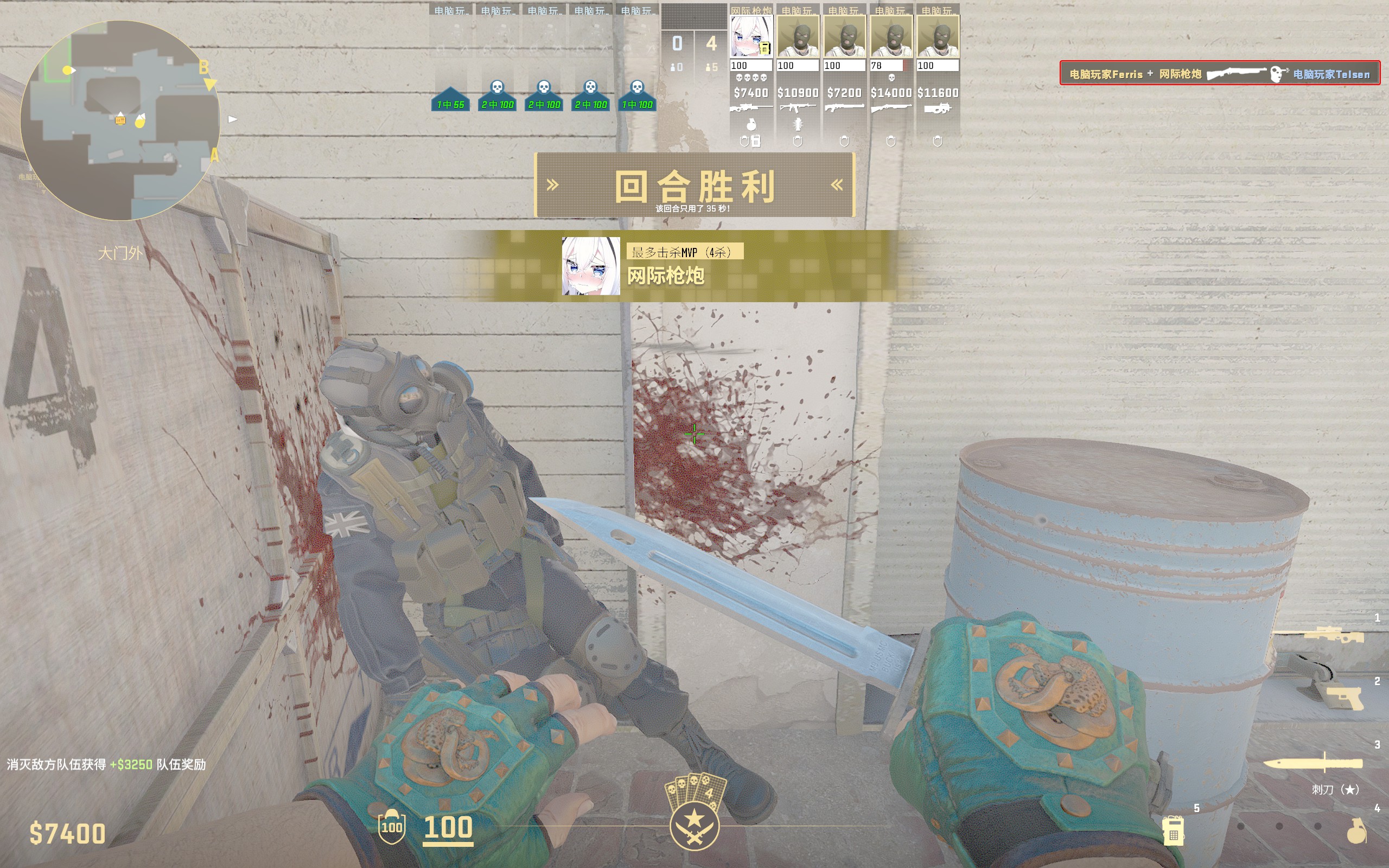This screenshot has width=1389, height=868.
Task: Click the armor shield icon beside health
Action: click(x=392, y=827)
